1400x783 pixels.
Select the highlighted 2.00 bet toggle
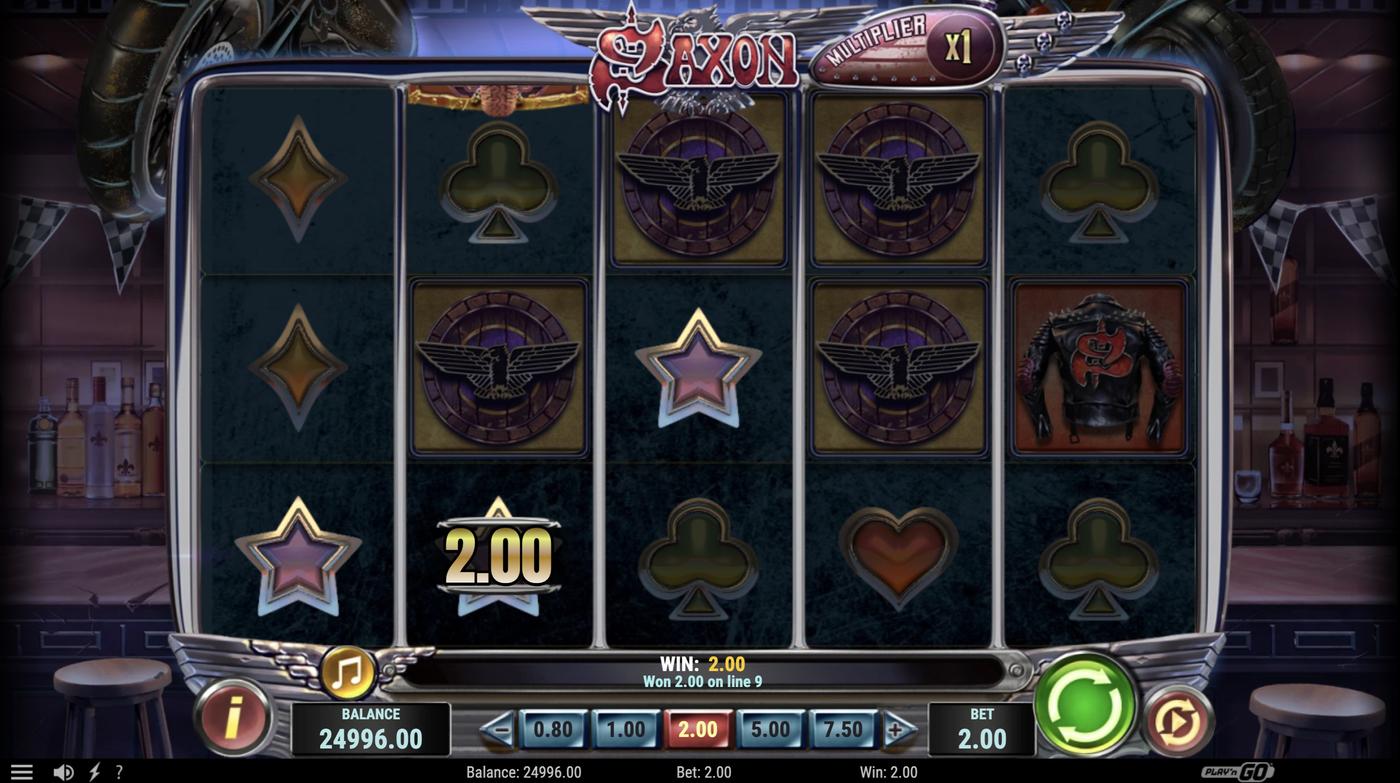(x=698, y=729)
